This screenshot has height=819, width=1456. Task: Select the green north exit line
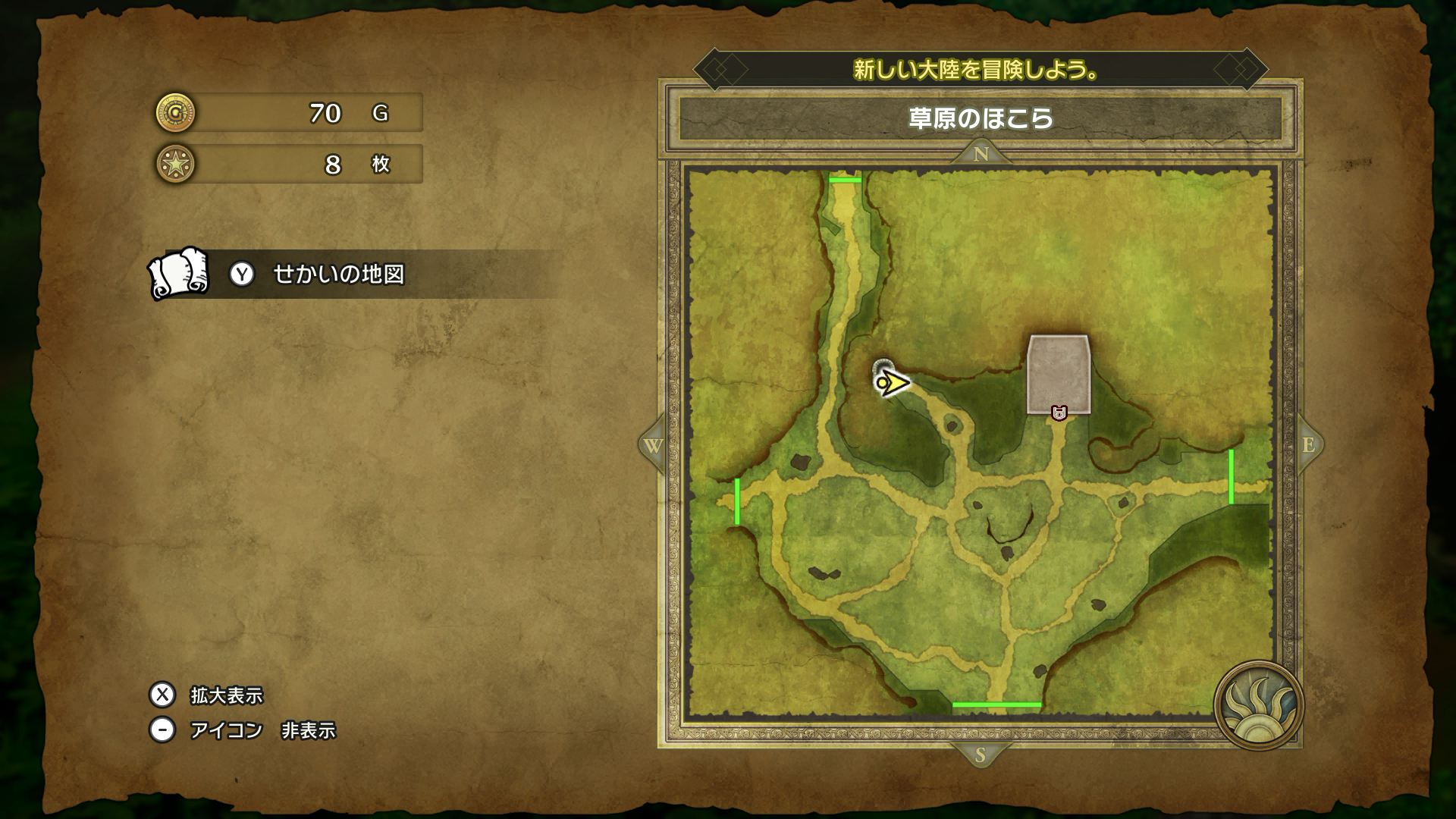[845, 180]
